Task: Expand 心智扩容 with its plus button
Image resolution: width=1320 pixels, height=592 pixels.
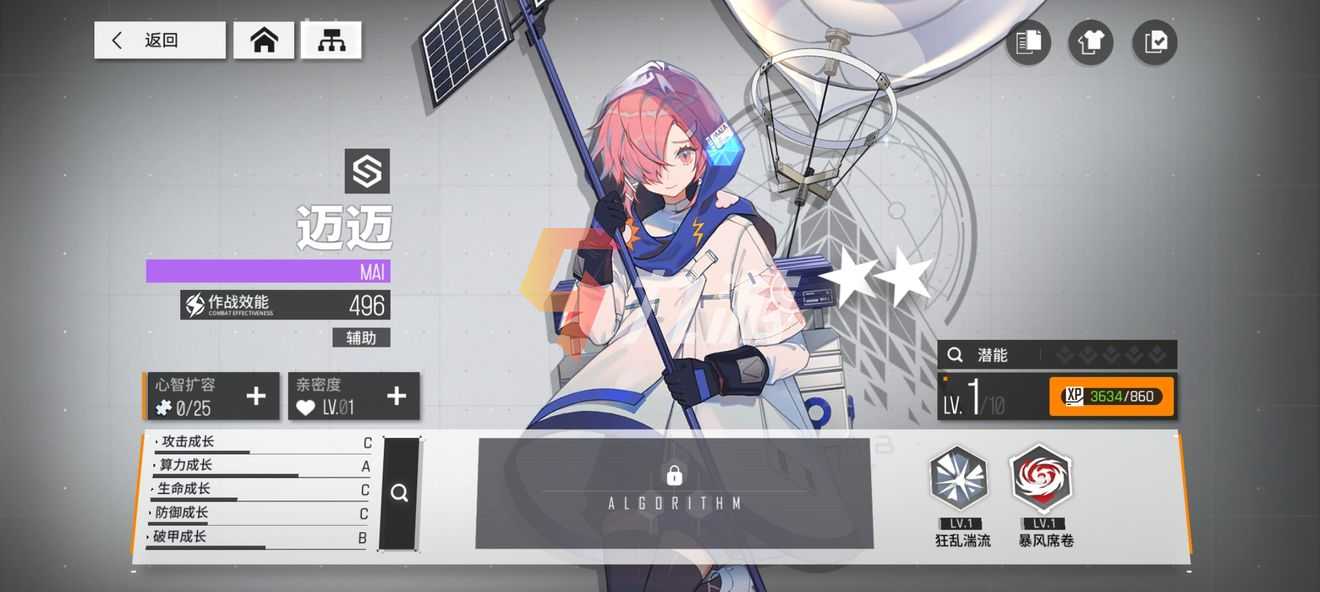Action: coord(256,396)
